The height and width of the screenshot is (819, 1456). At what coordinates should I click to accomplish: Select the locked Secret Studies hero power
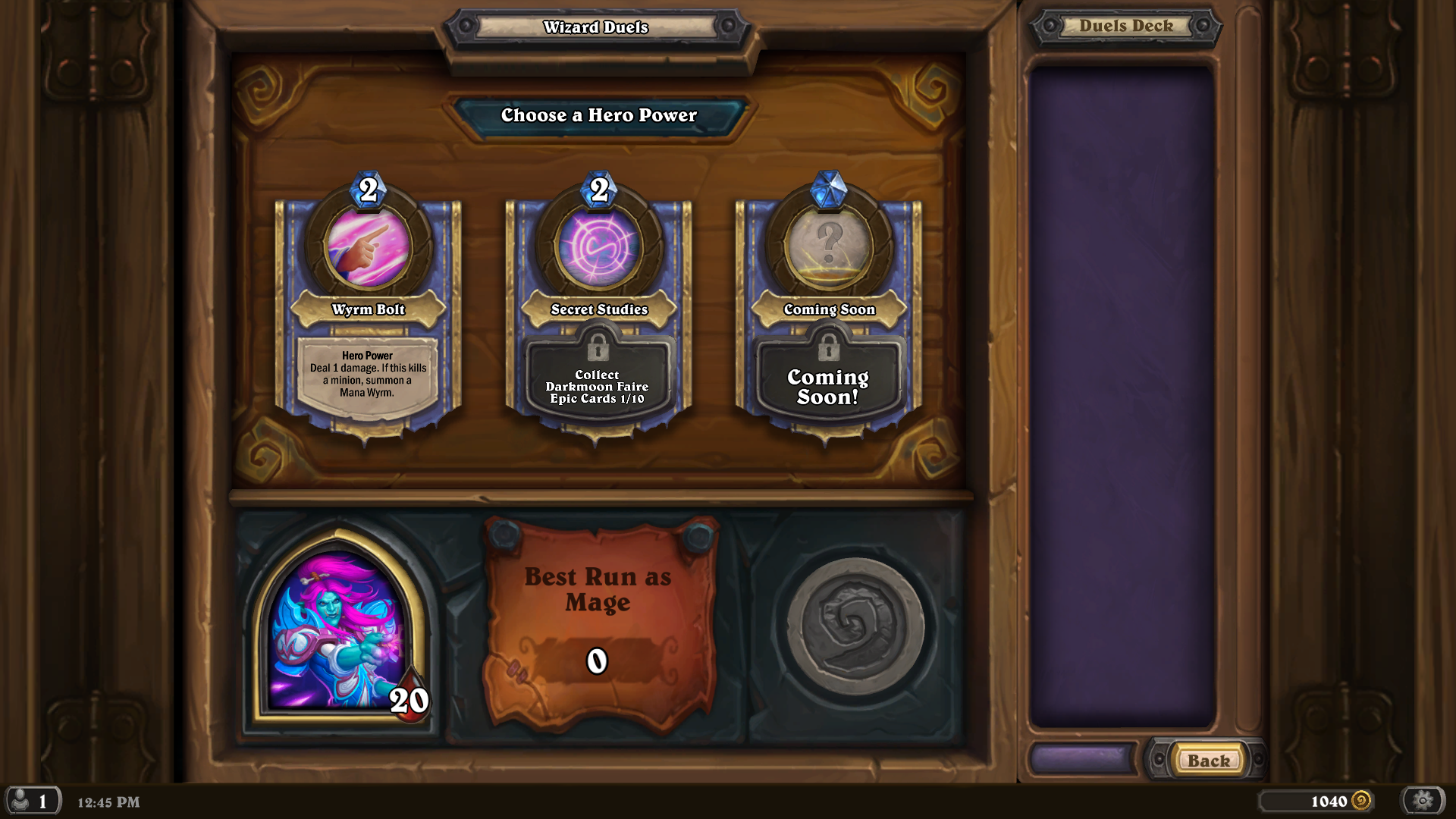(x=598, y=311)
